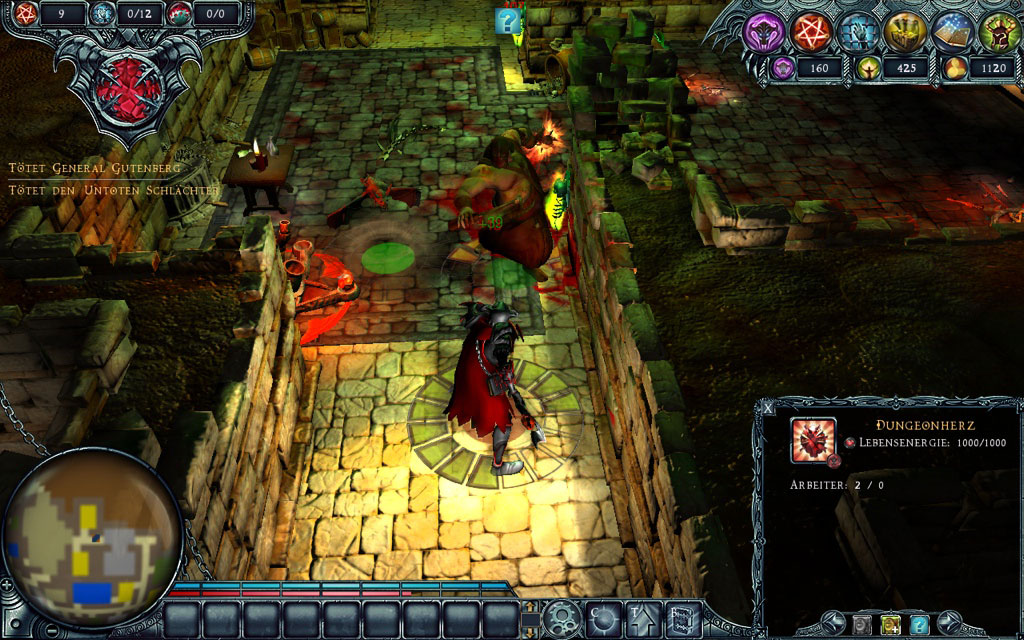The width and height of the screenshot is (1024, 640).
Task: Open the gear settings button
Action: click(560, 617)
